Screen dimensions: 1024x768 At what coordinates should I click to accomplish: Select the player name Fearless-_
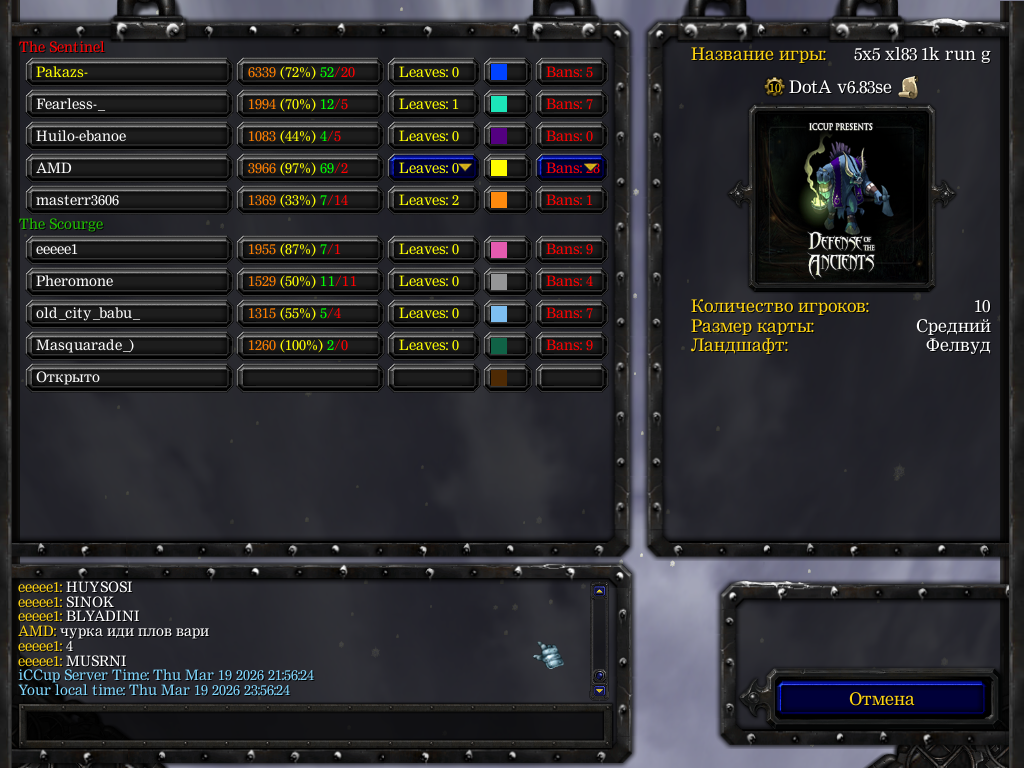point(129,104)
